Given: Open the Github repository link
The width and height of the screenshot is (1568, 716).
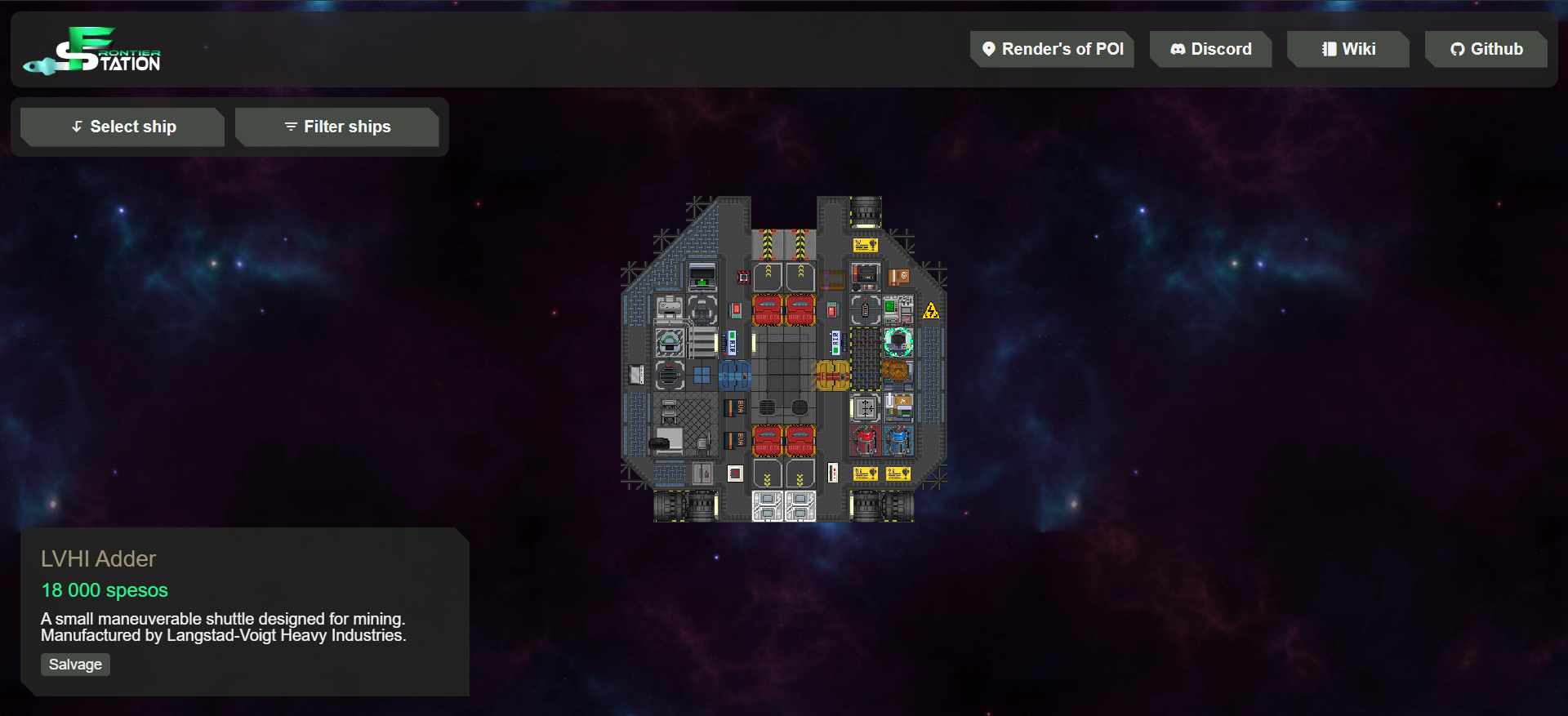Looking at the screenshot, I should (x=1486, y=49).
